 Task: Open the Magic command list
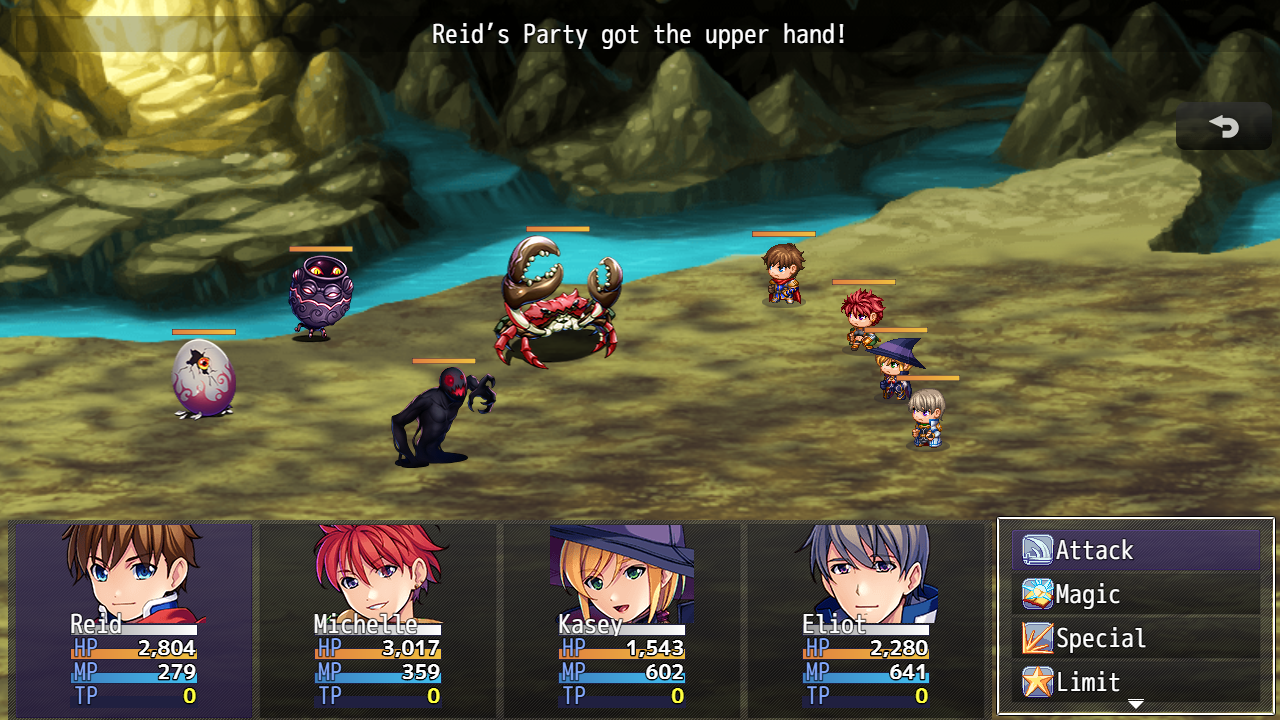tap(1135, 594)
